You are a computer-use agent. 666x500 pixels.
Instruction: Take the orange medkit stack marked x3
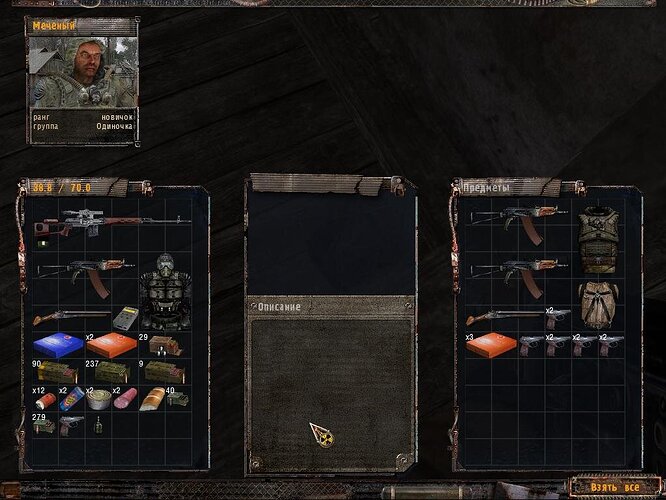pyautogui.click(x=490, y=345)
